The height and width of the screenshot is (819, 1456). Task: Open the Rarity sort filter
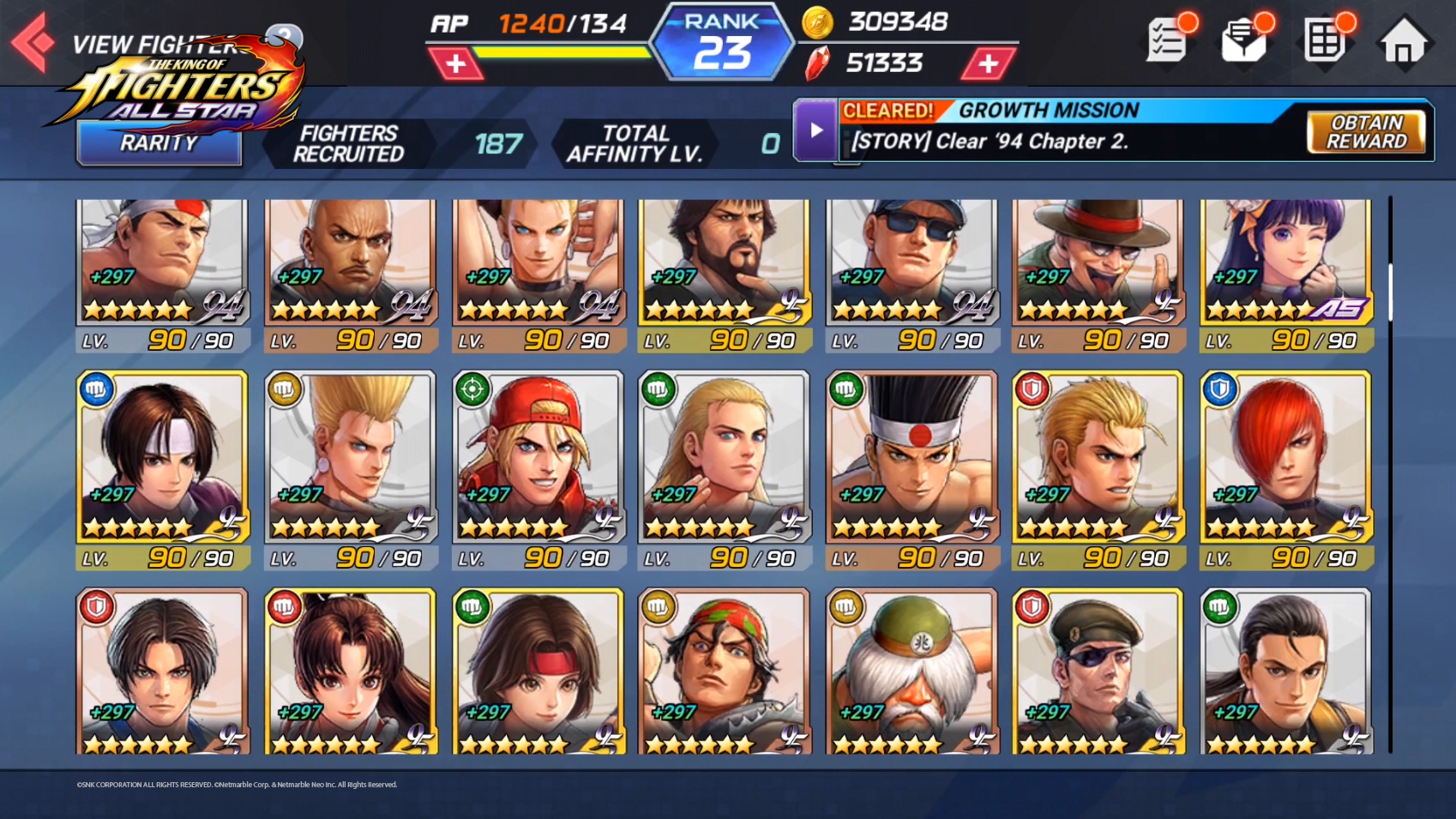[x=159, y=143]
